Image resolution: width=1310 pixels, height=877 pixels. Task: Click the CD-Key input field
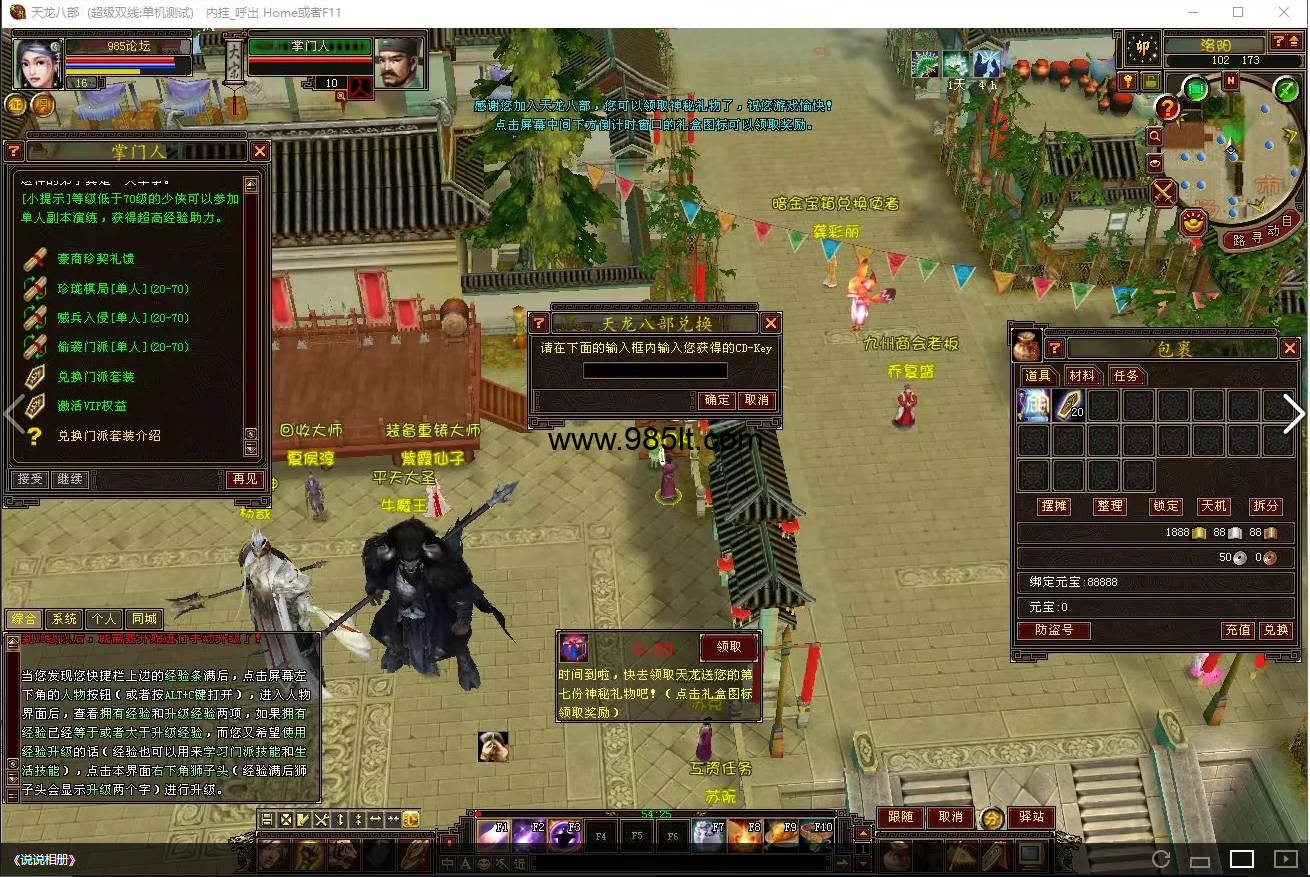(655, 371)
